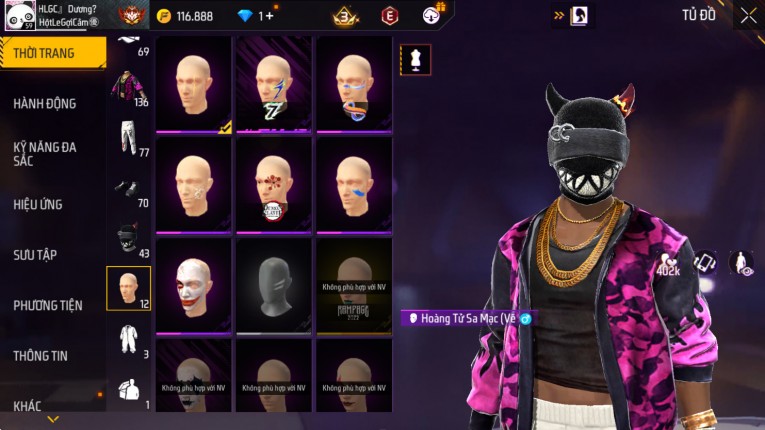Click the mannequin outfit preview icon
765x430 pixels.
(x=415, y=59)
